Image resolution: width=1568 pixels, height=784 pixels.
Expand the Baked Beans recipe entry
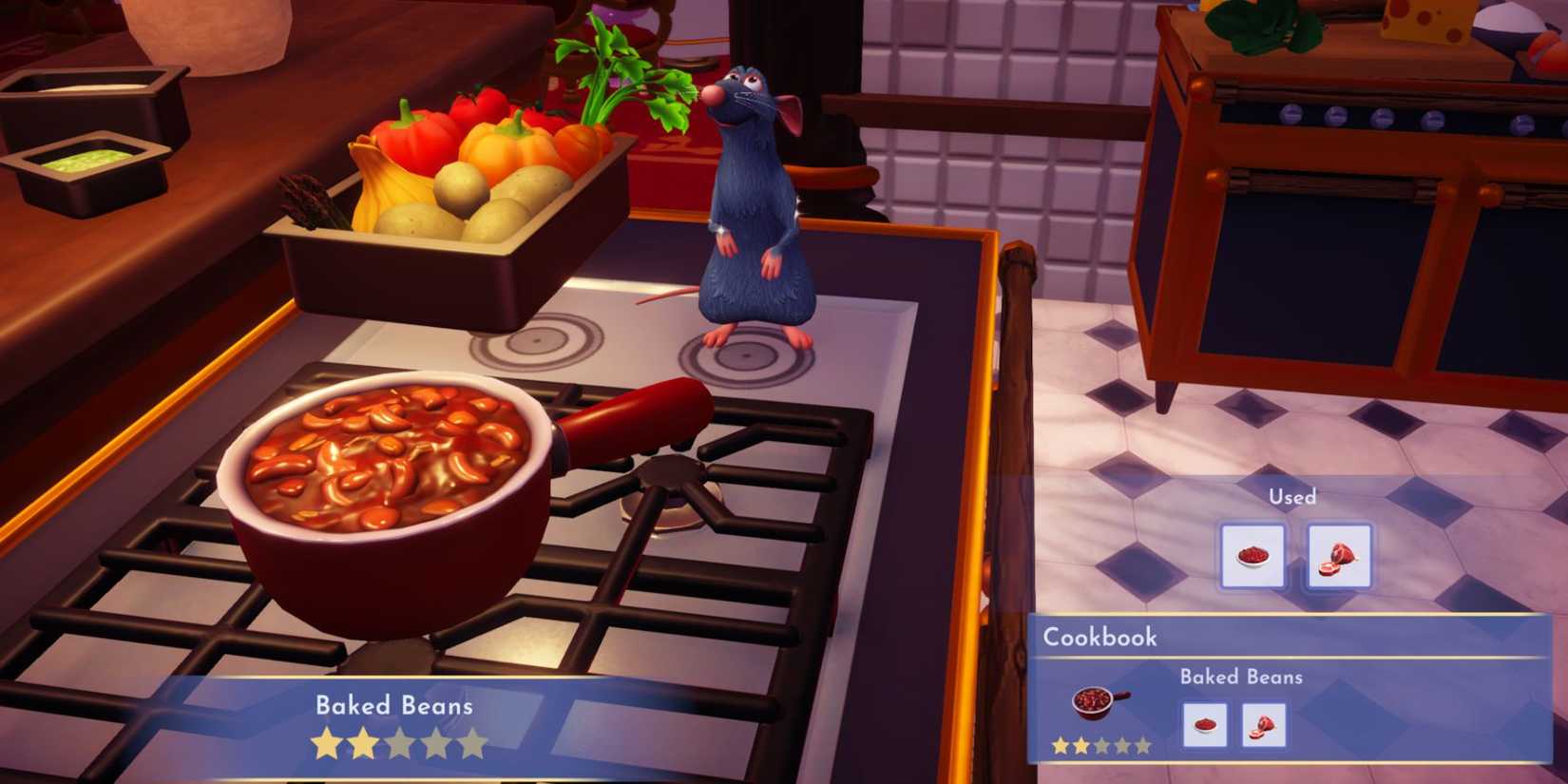[1240, 678]
